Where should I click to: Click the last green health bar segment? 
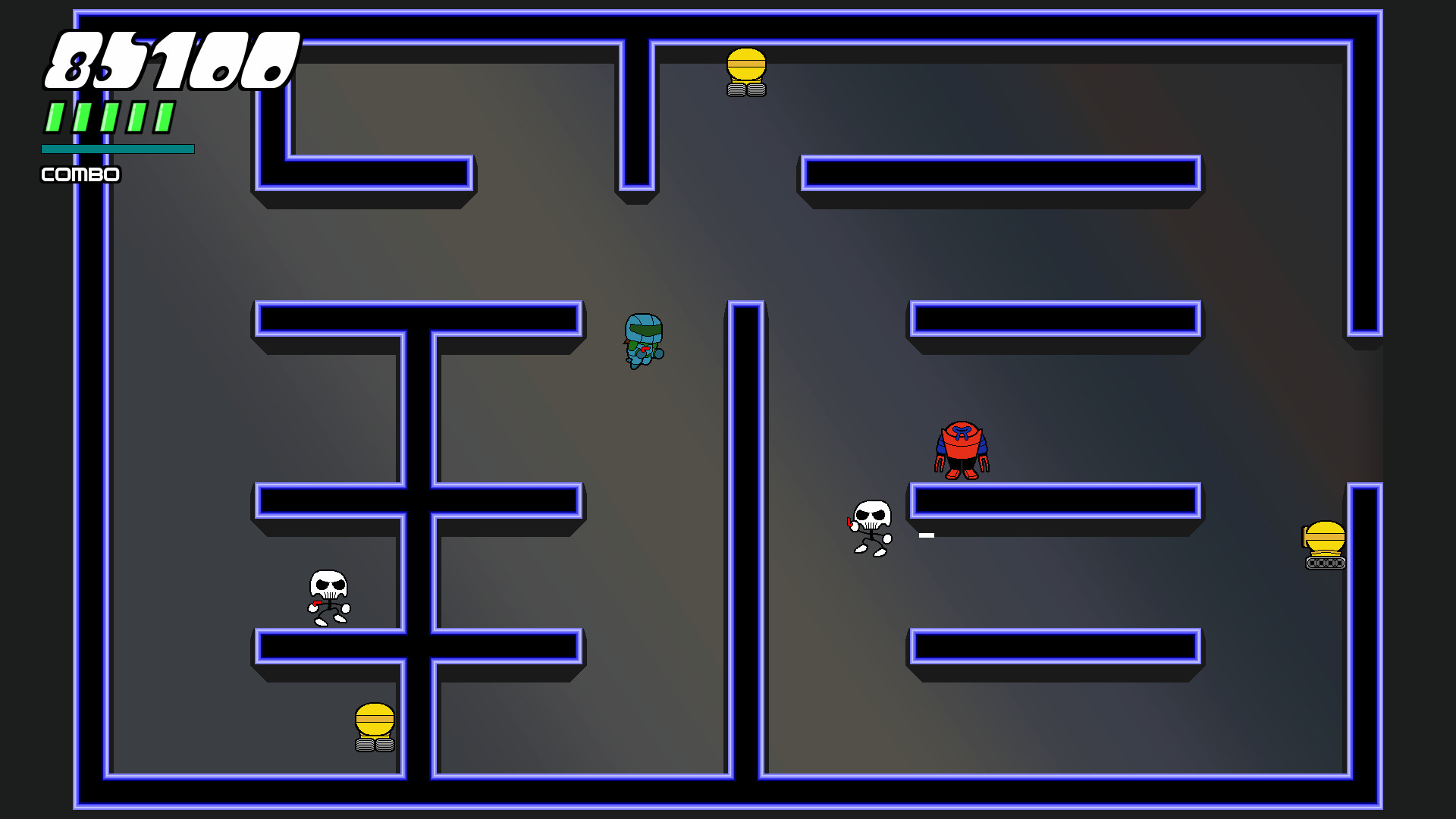click(164, 118)
